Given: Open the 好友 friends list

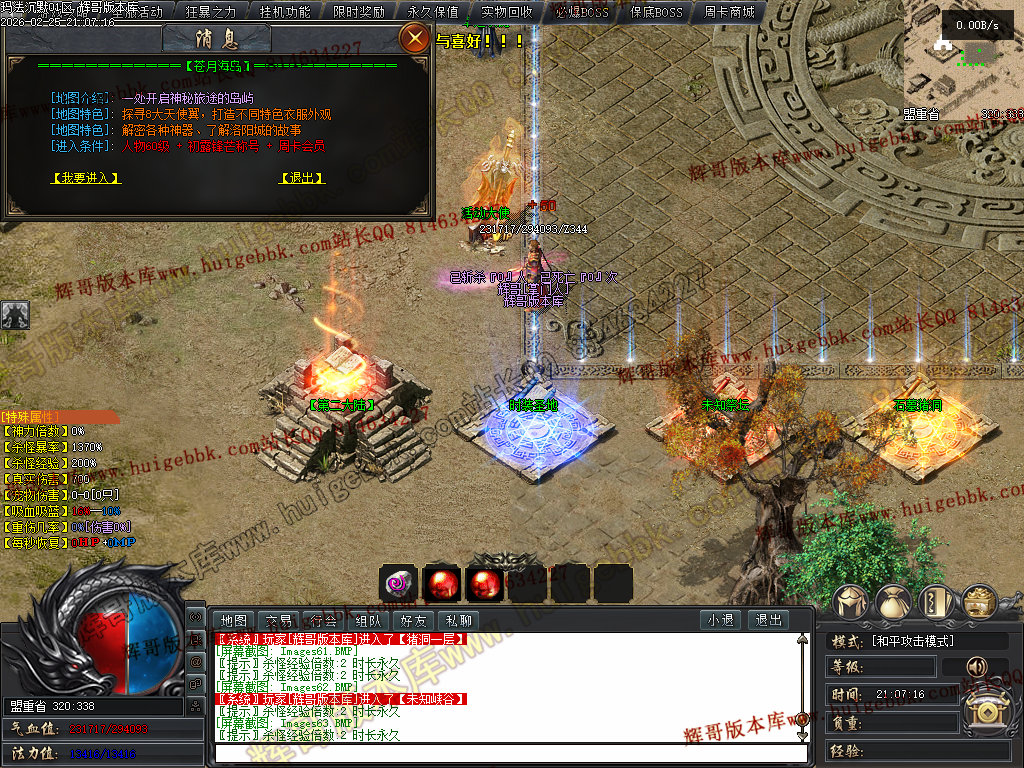Looking at the screenshot, I should tap(414, 620).
